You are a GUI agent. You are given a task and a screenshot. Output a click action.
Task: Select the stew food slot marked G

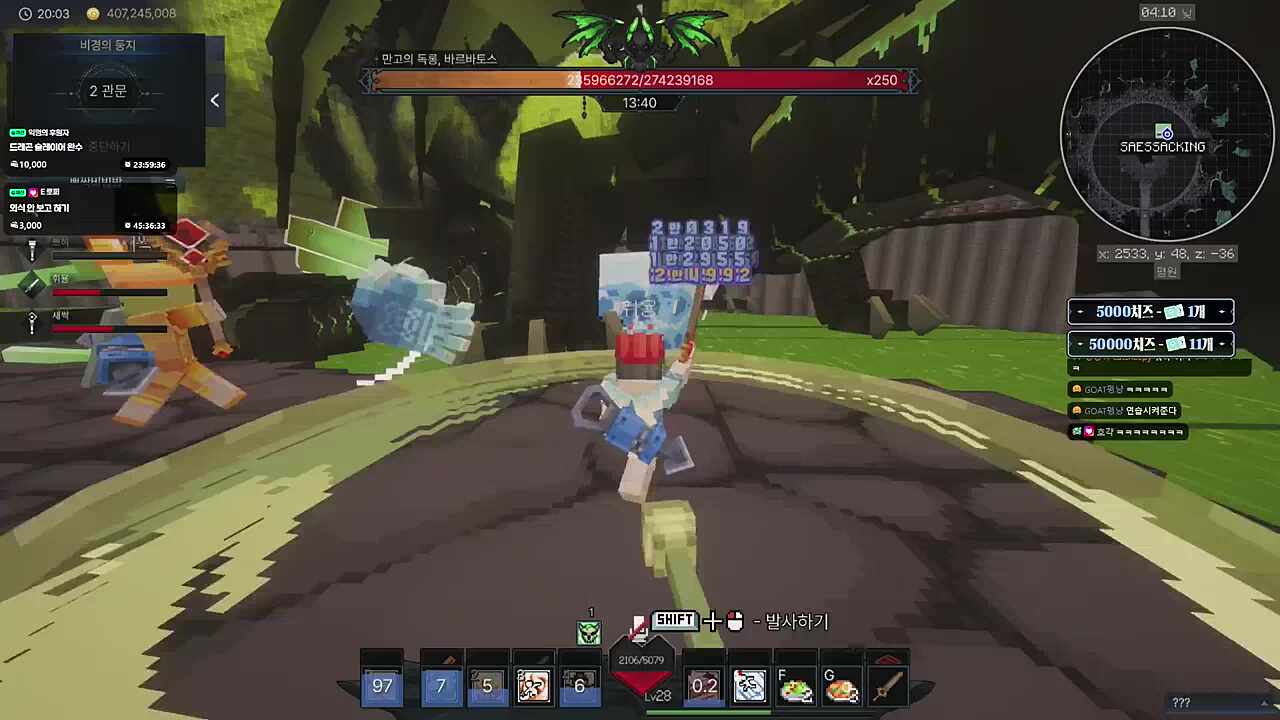[x=842, y=686]
